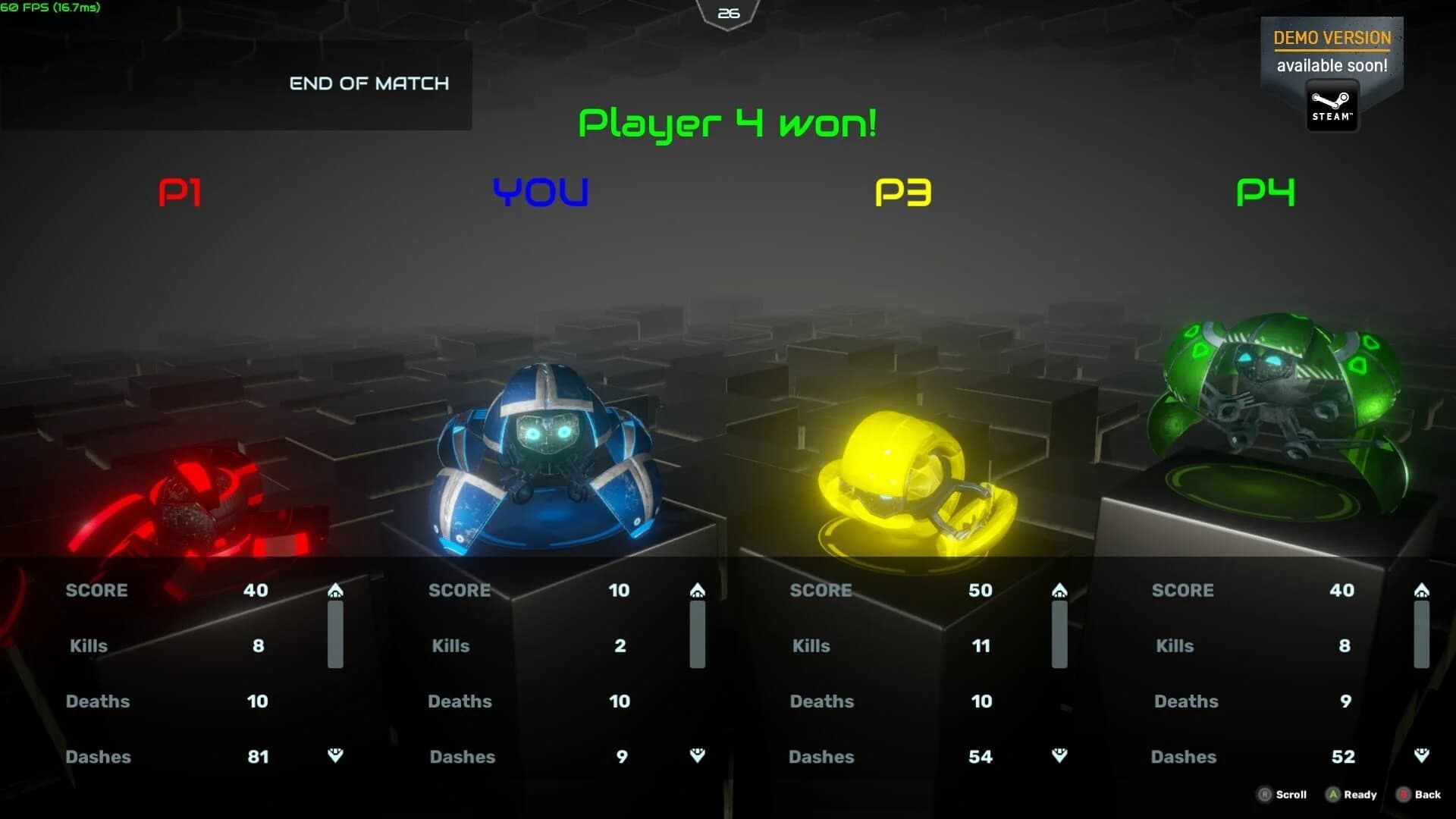Select the red P1 player label
The height and width of the screenshot is (819, 1456).
pos(182,193)
